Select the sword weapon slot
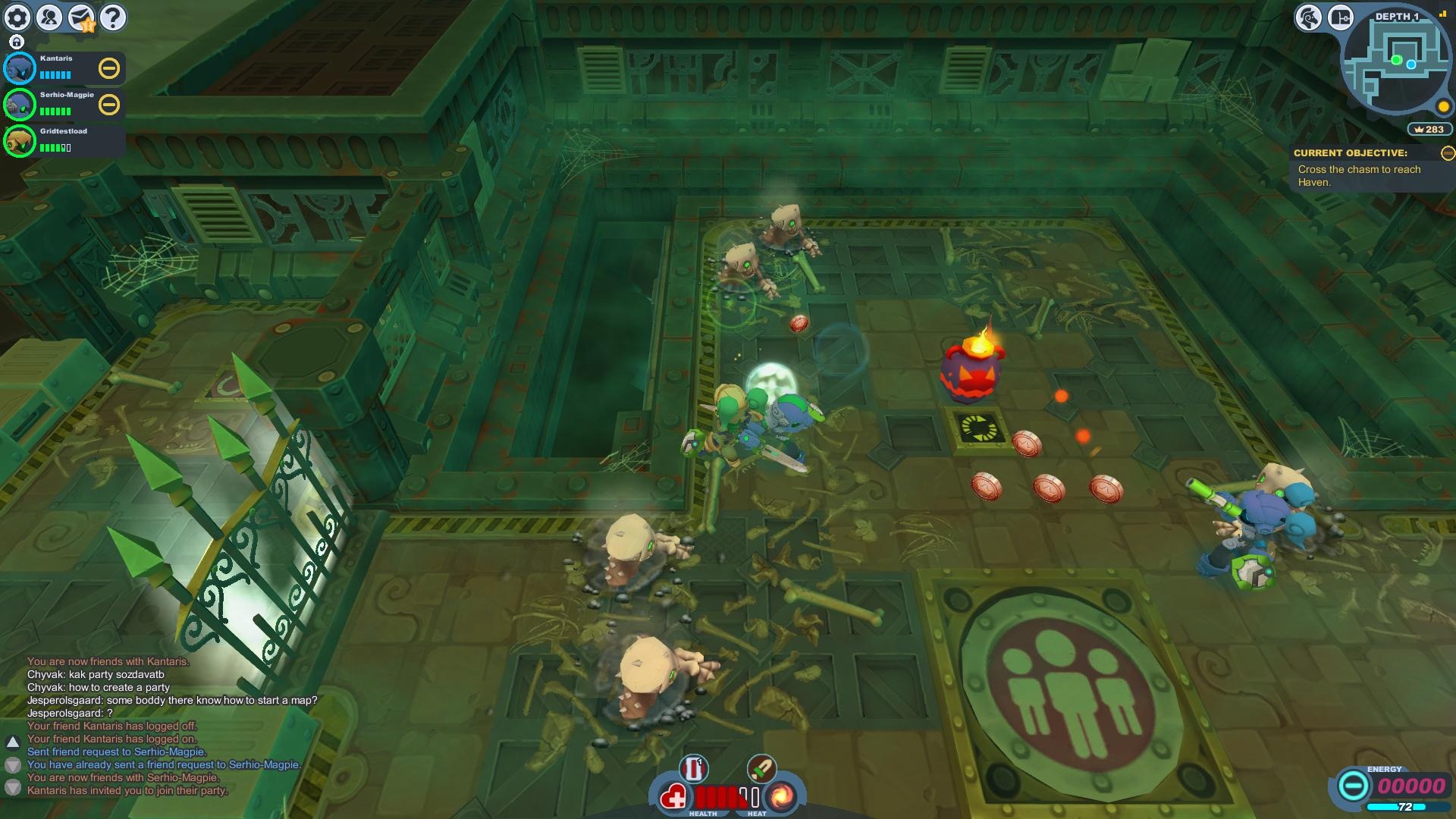Image resolution: width=1456 pixels, height=819 pixels. pyautogui.click(x=761, y=768)
